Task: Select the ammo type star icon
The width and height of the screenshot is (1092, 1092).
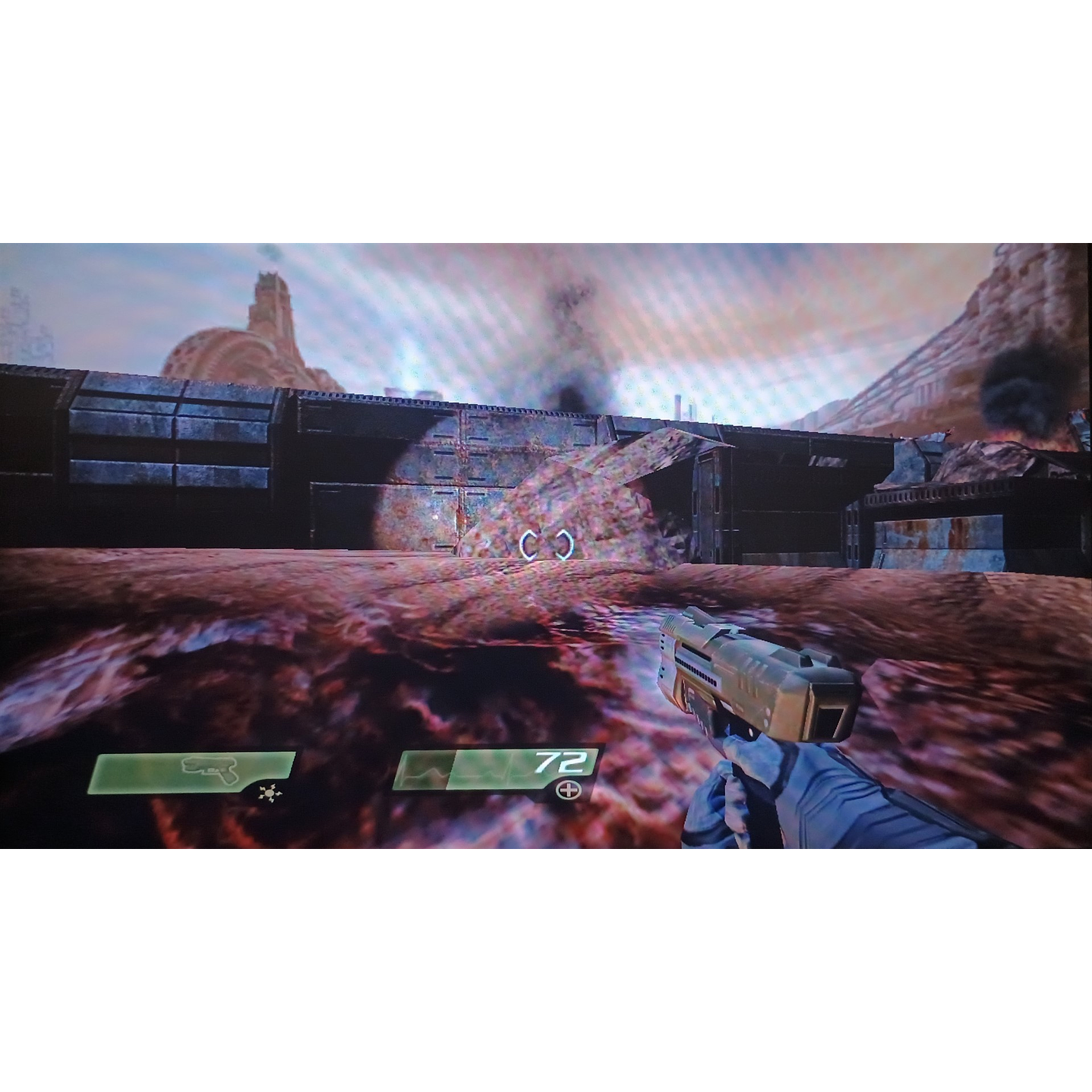Action: [269, 793]
